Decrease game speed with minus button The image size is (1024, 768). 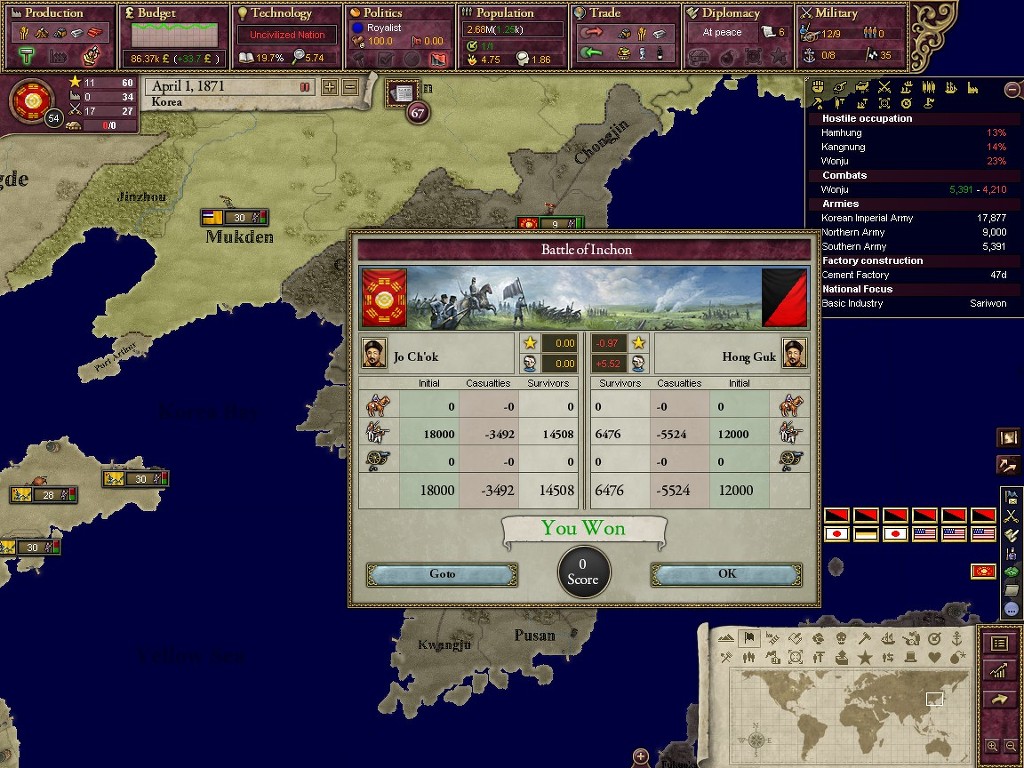click(350, 87)
